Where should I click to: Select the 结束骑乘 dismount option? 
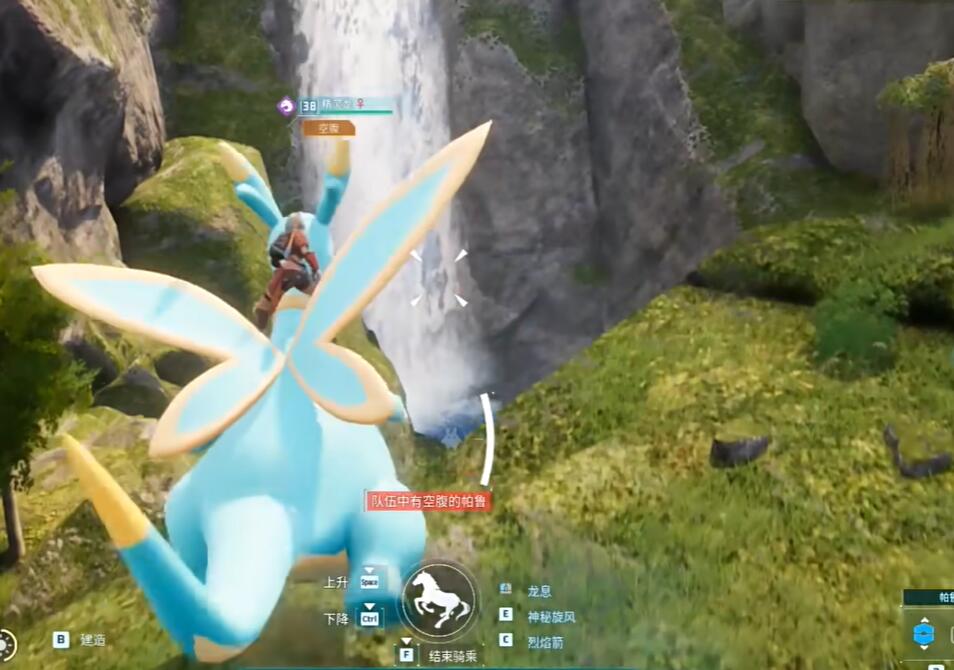click(452, 657)
